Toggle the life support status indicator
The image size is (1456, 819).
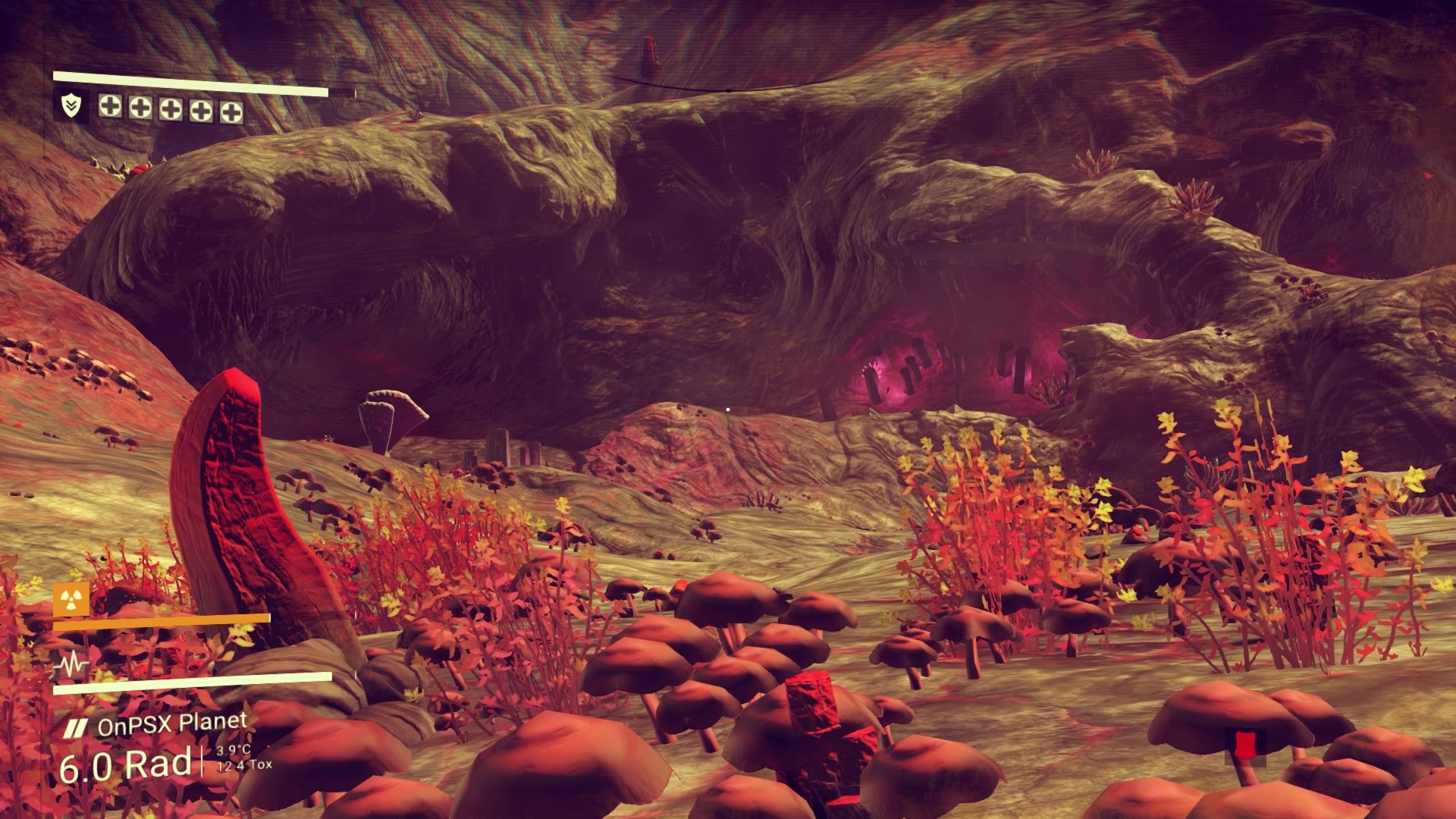point(72,664)
